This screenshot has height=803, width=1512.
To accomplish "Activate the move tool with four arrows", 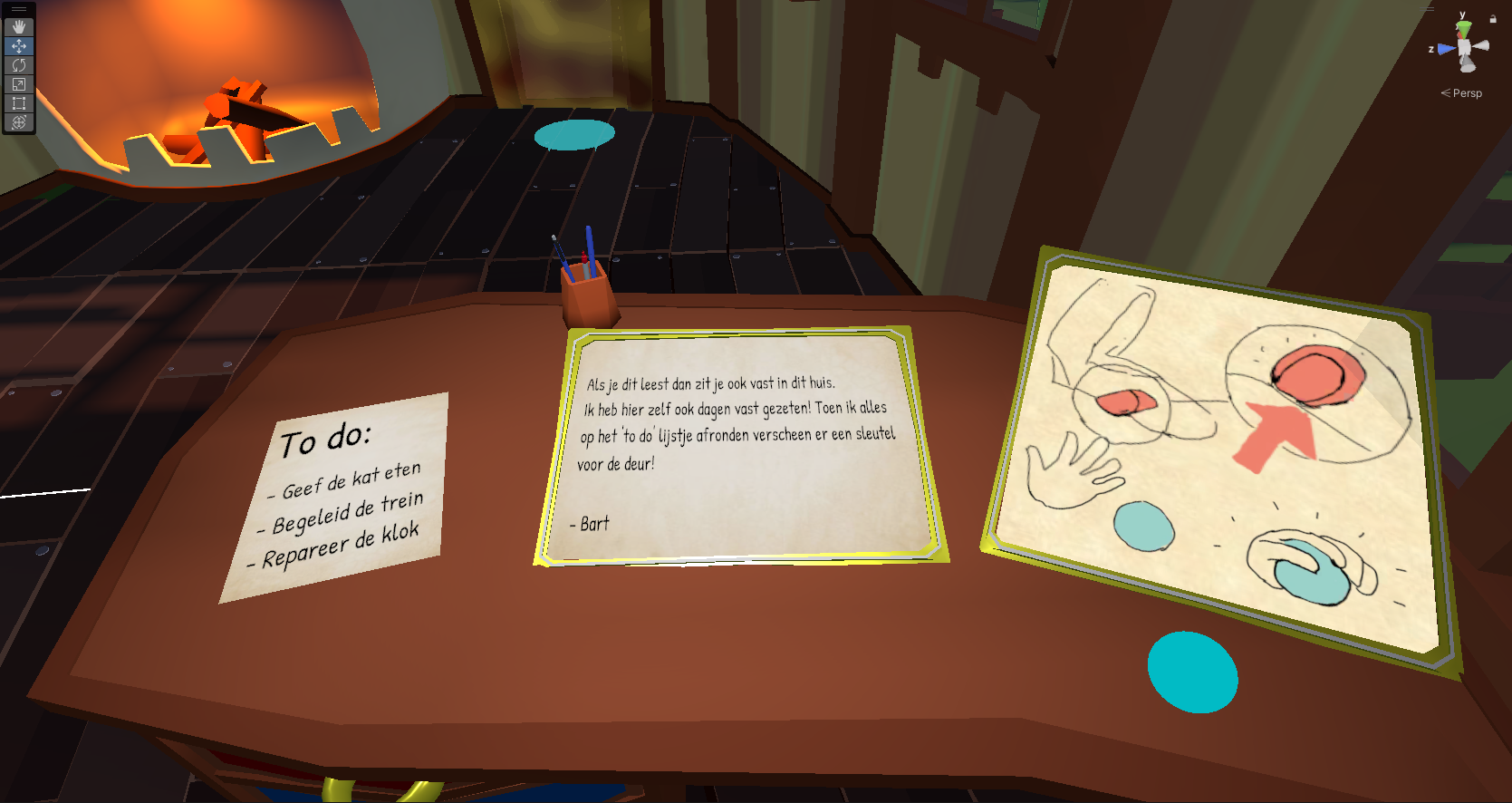I will point(19,46).
